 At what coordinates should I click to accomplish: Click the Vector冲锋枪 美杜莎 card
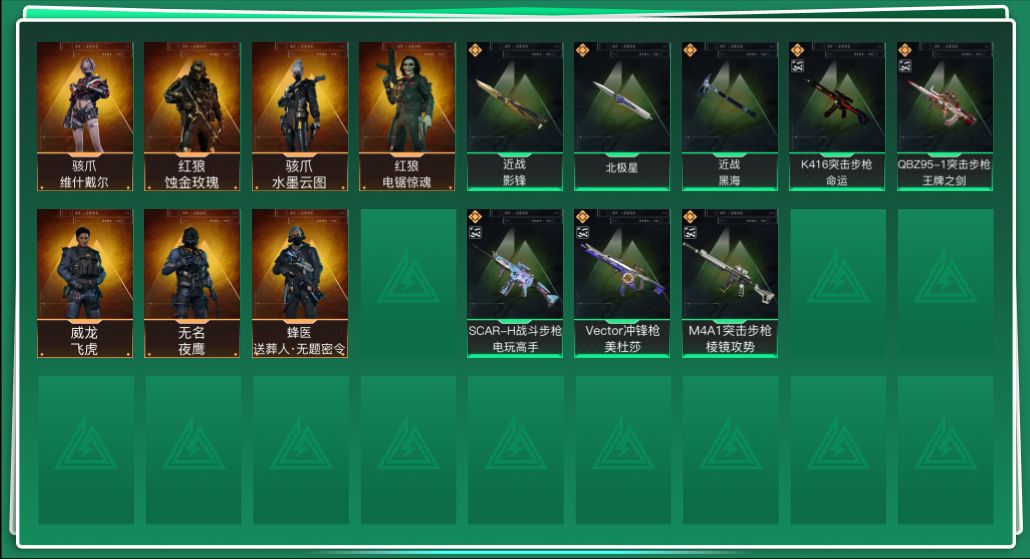click(622, 283)
